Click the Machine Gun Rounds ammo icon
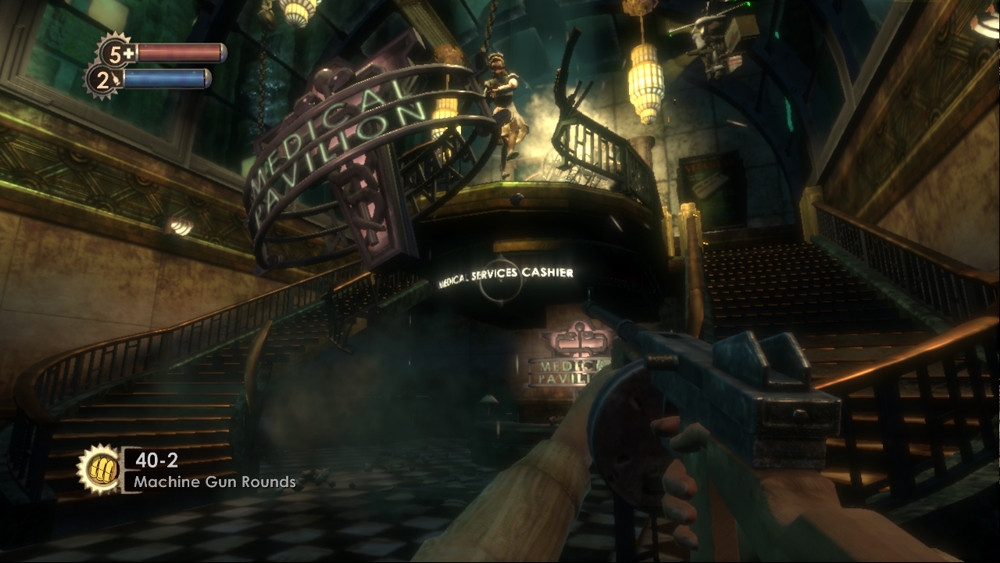Screen dimensions: 1000x563 click(x=99, y=469)
